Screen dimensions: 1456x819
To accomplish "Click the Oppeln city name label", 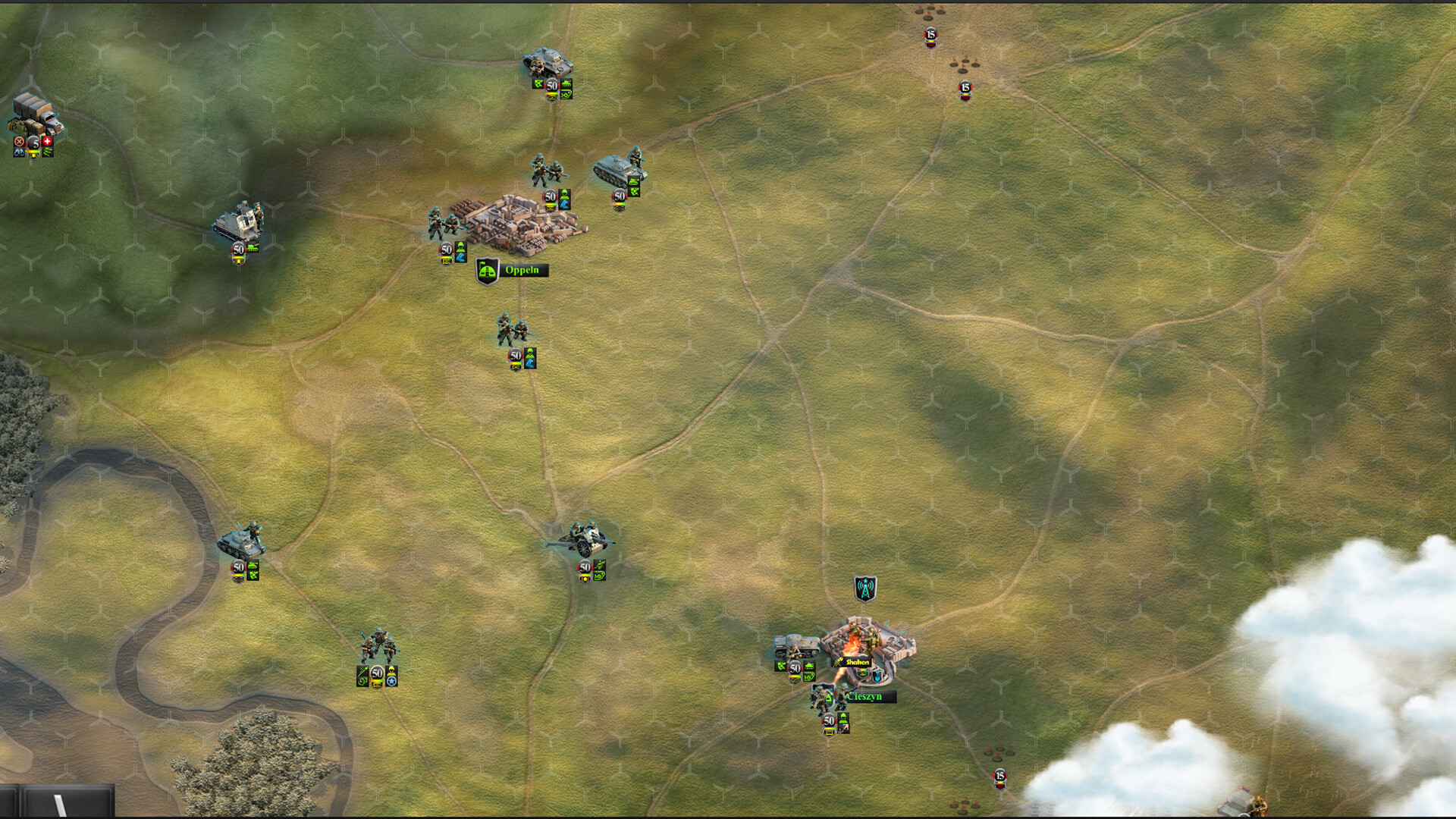I will 522,271.
